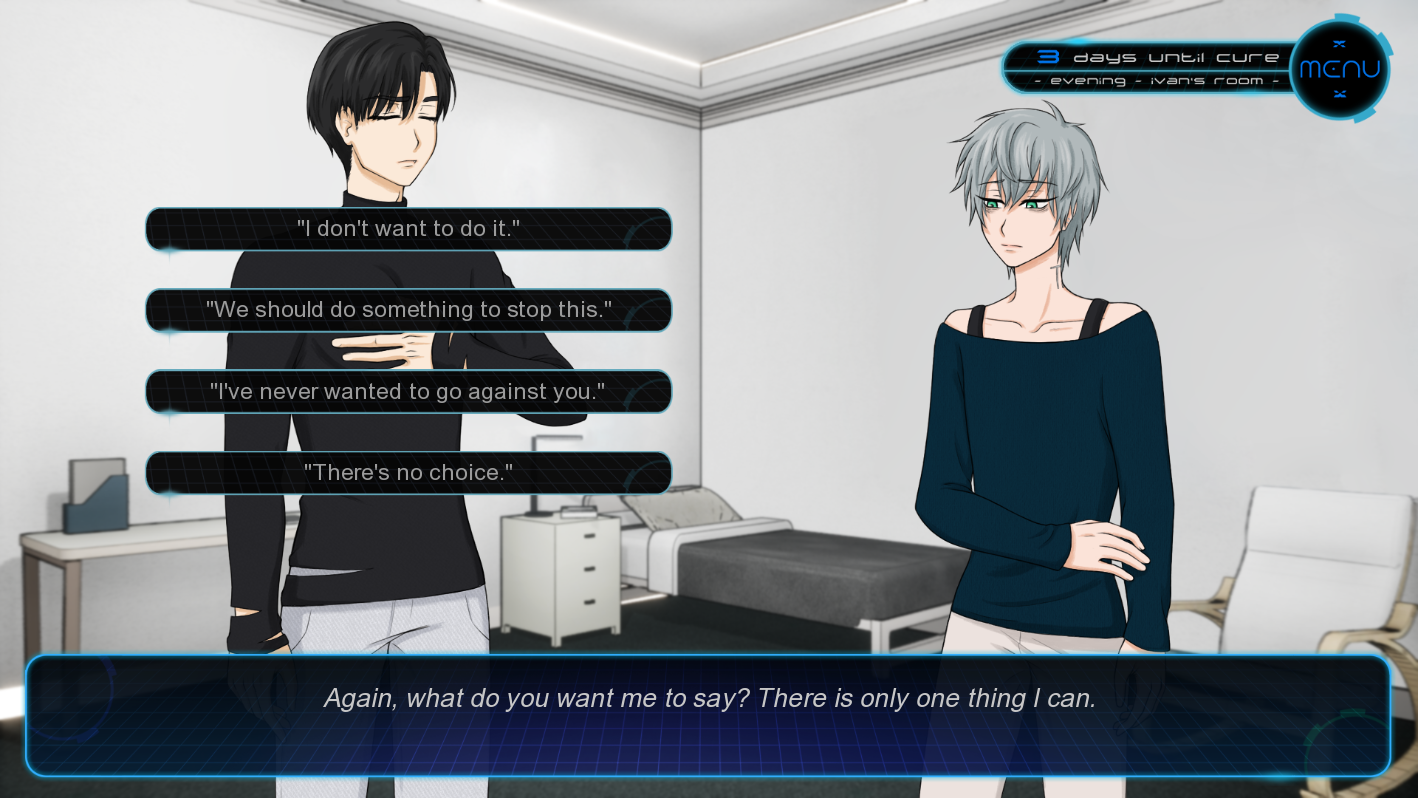Pick "I've never wanted to go against you."
Screen dimensions: 1418x798
(408, 392)
